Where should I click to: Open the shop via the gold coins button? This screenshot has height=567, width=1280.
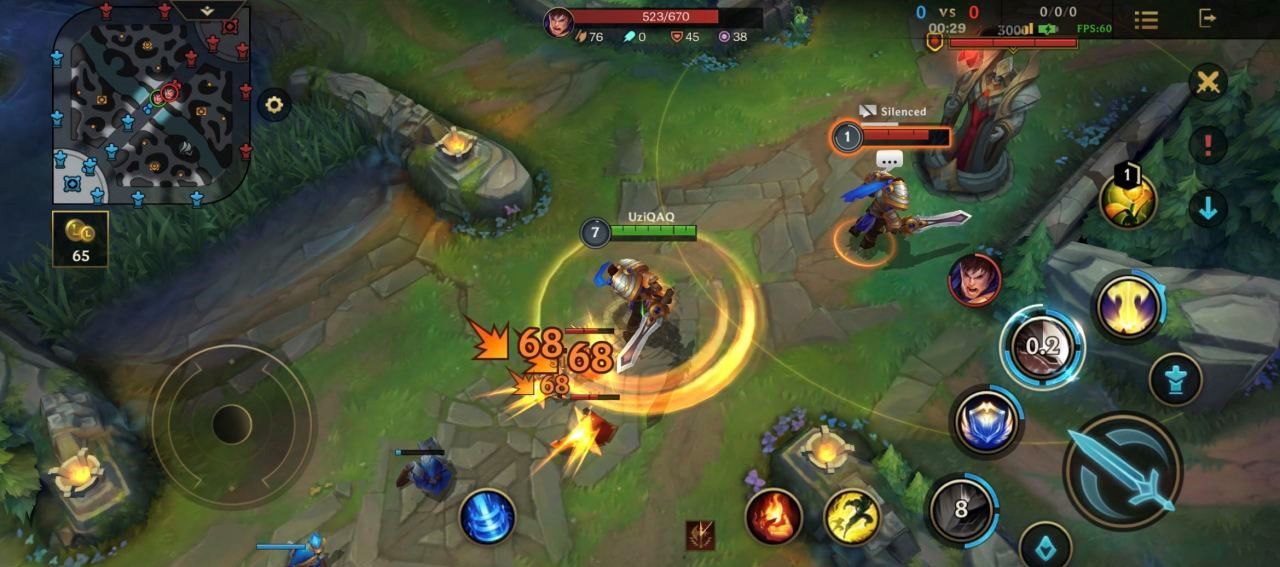coord(80,239)
